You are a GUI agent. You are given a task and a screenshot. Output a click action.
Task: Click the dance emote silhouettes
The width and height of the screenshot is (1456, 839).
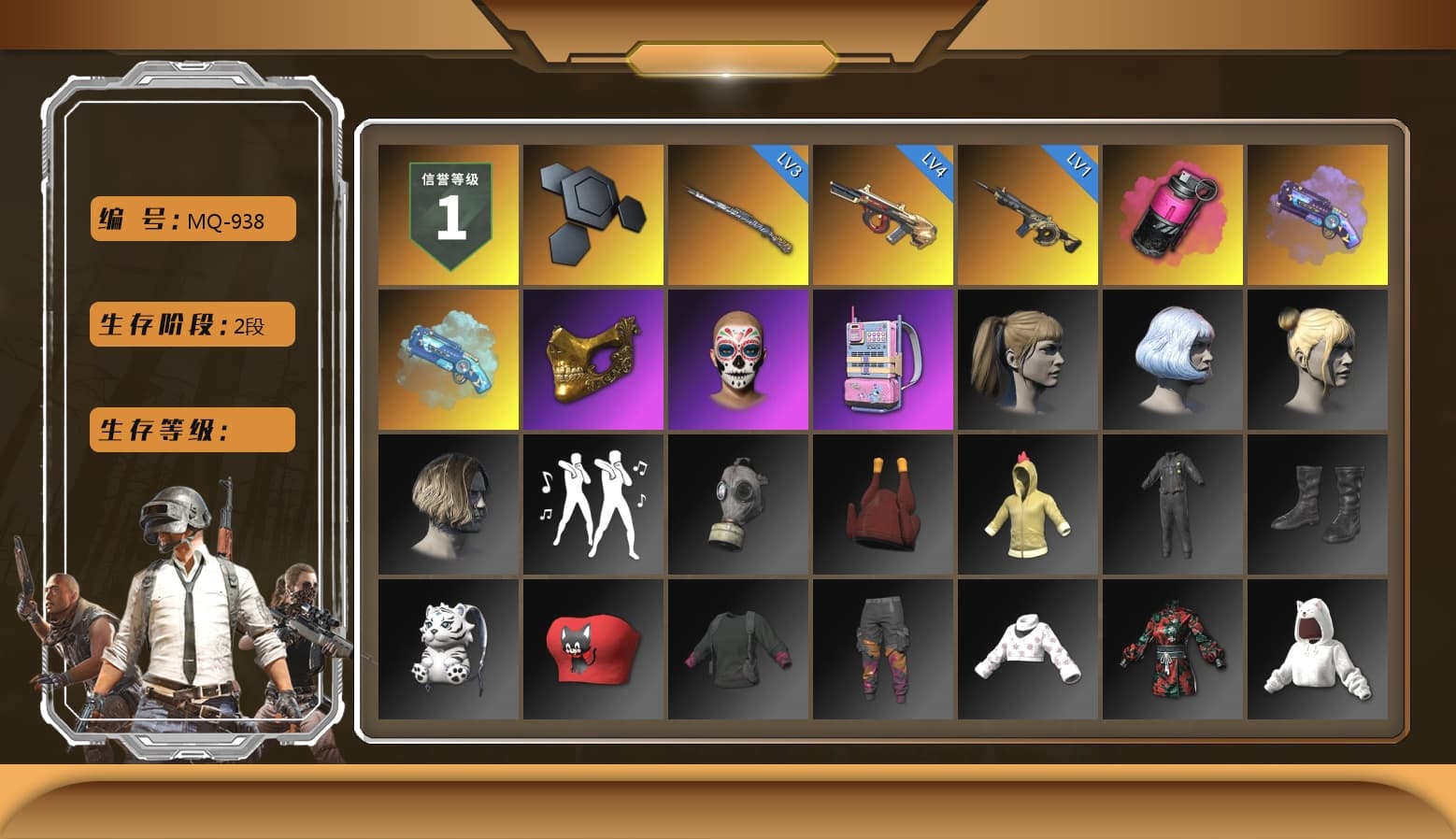[x=592, y=505]
